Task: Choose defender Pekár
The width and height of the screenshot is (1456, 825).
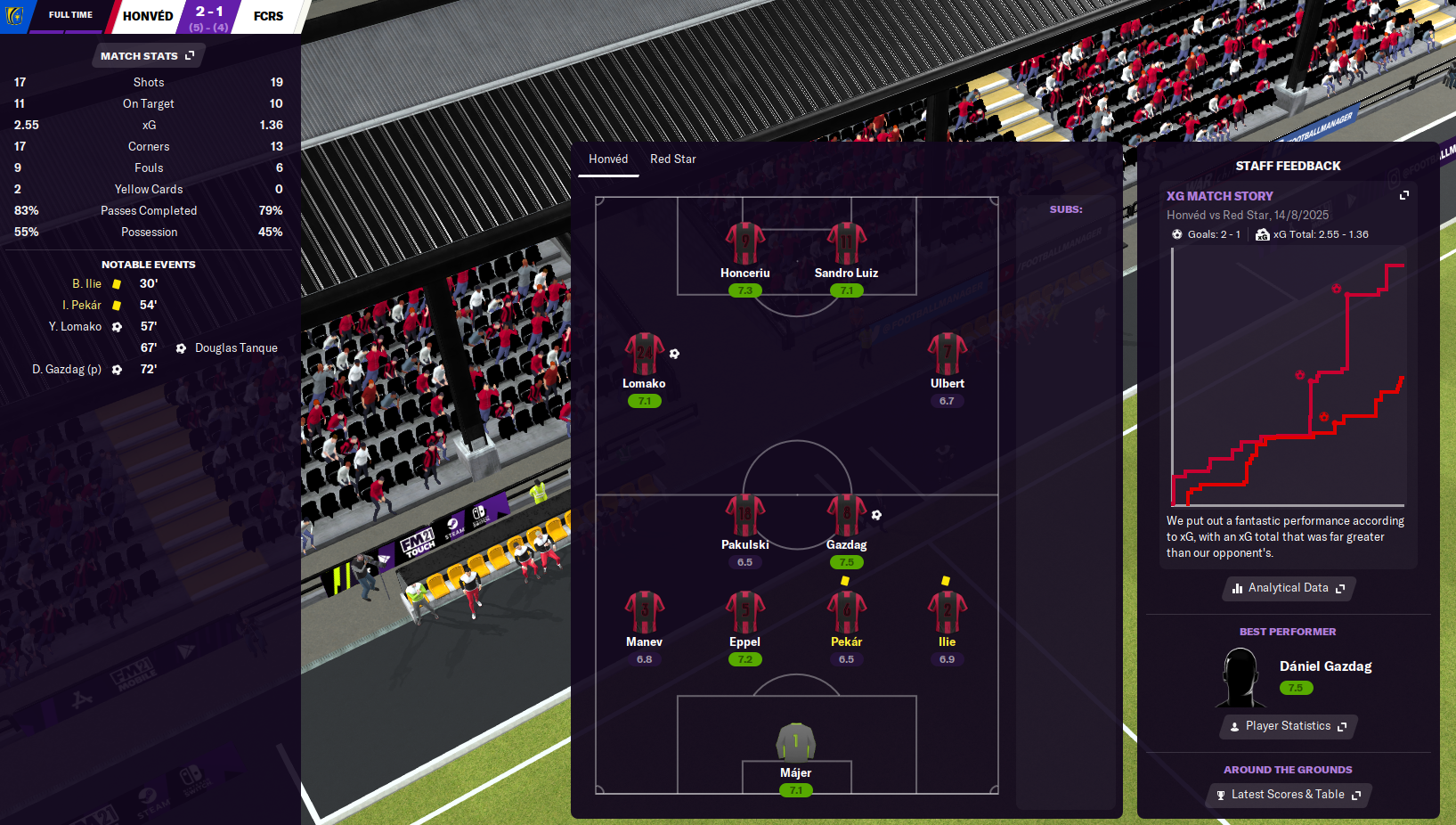Action: (x=846, y=614)
